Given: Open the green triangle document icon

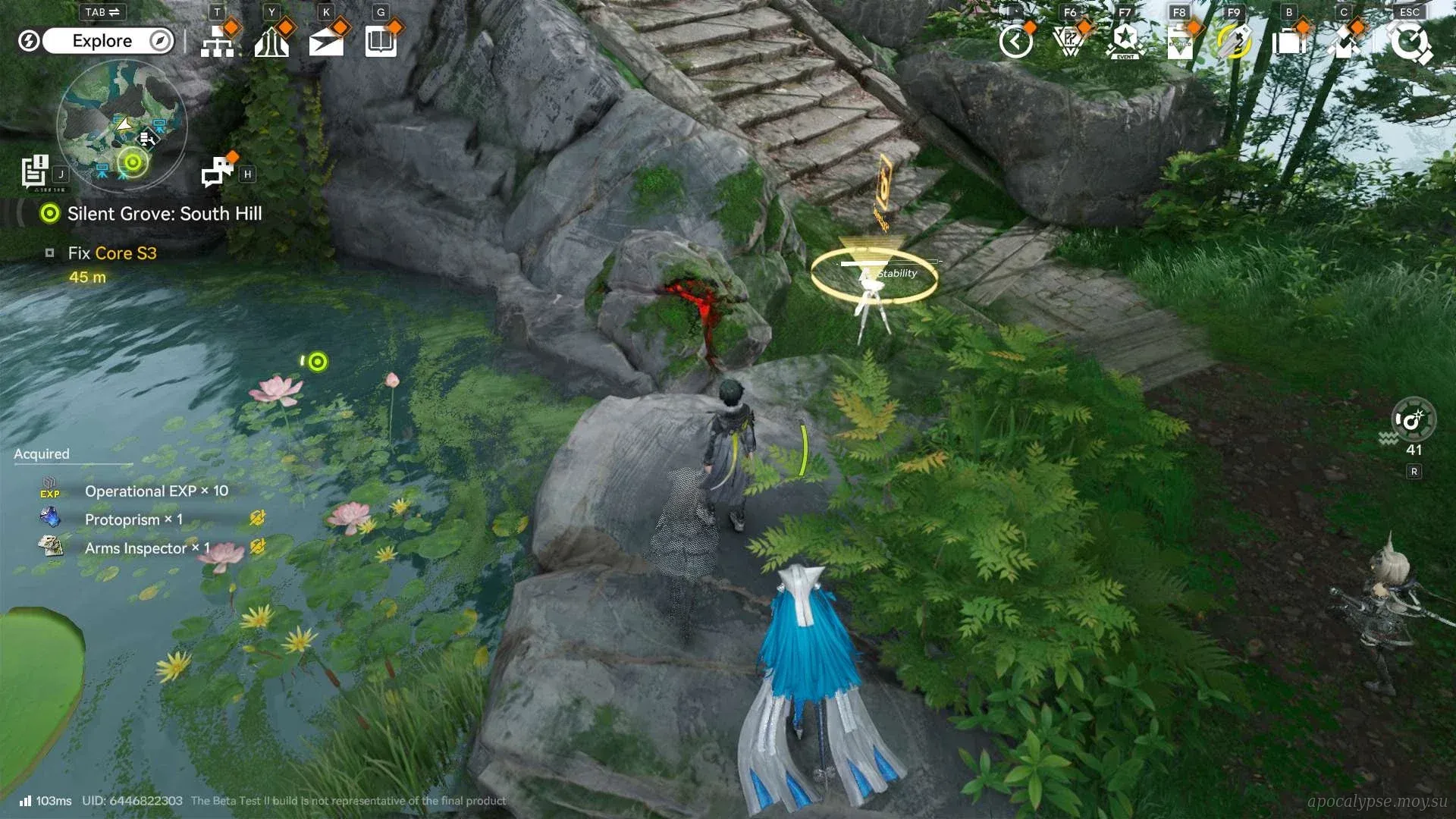Looking at the screenshot, I should point(1180,42).
